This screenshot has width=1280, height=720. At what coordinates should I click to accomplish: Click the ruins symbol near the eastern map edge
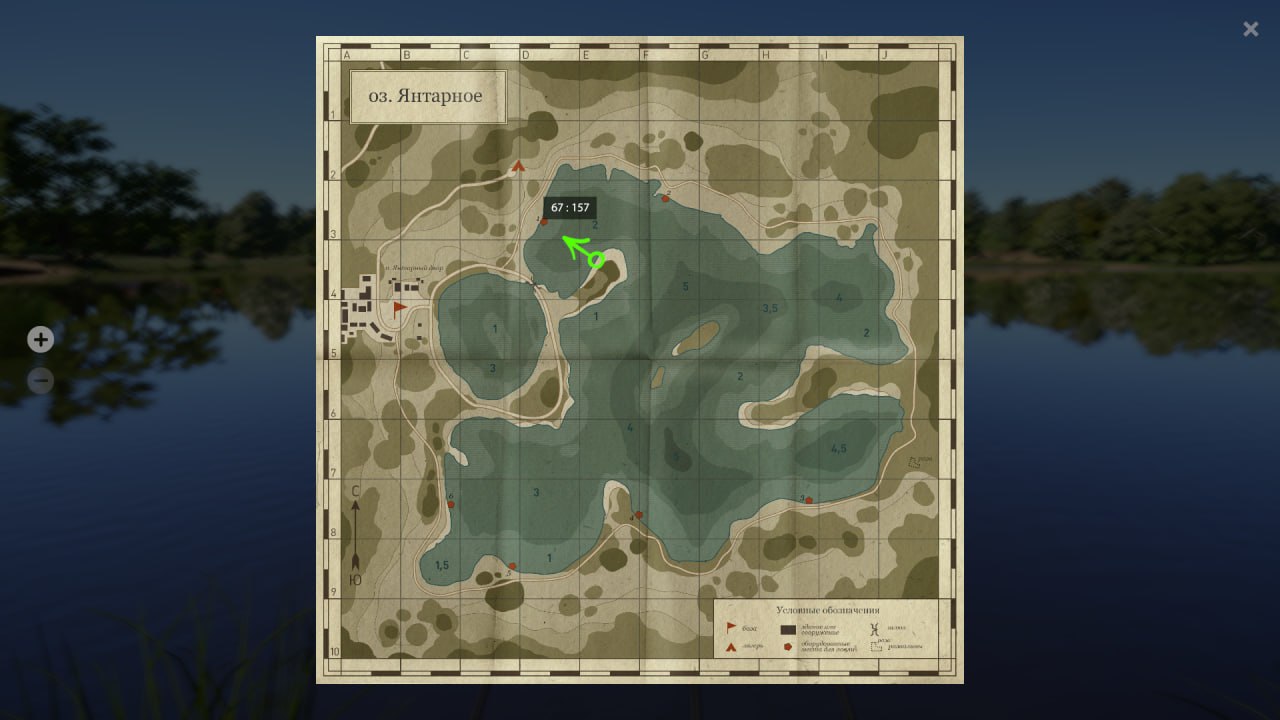912,460
